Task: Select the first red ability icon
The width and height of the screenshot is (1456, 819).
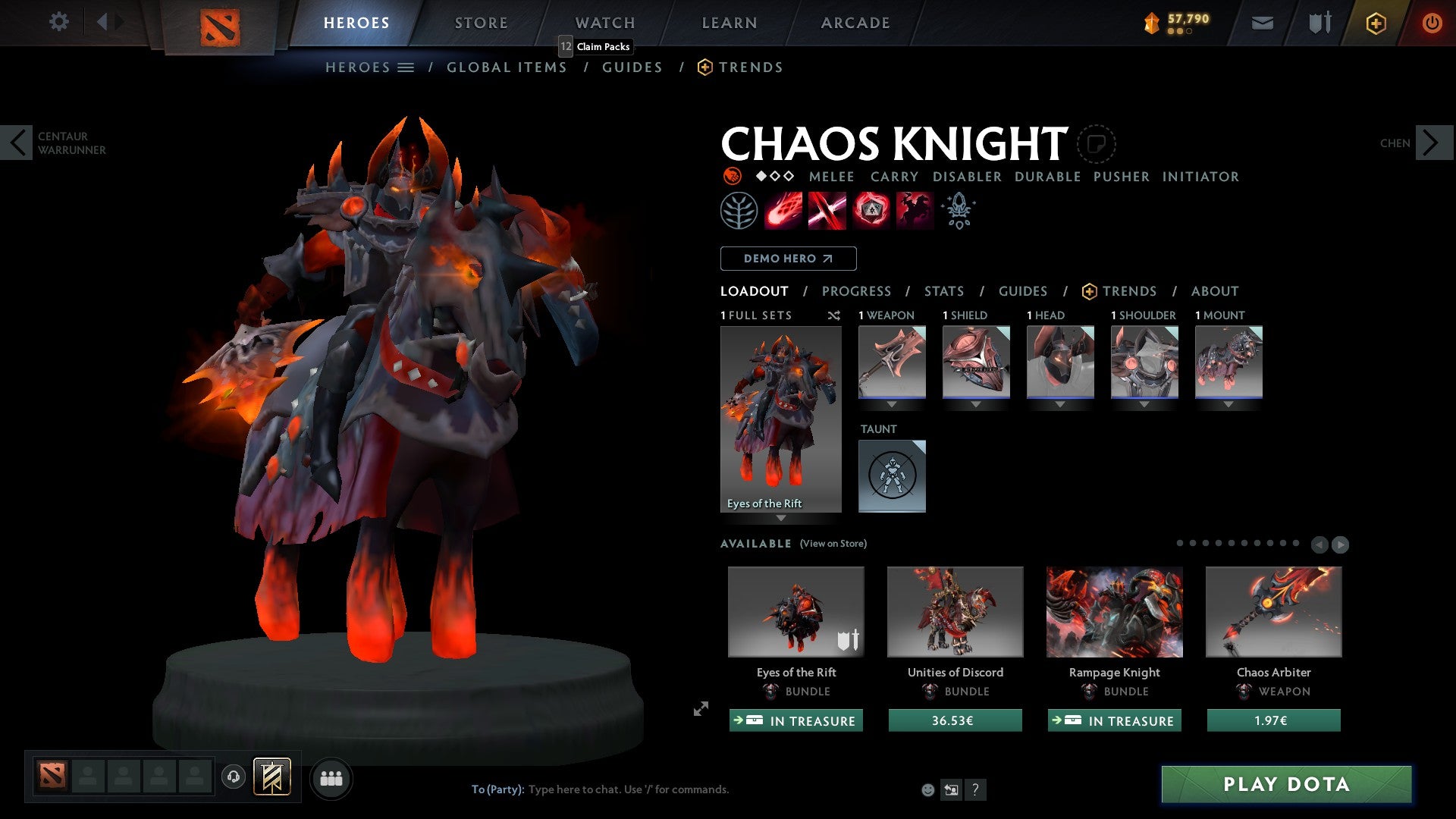Action: tap(785, 210)
